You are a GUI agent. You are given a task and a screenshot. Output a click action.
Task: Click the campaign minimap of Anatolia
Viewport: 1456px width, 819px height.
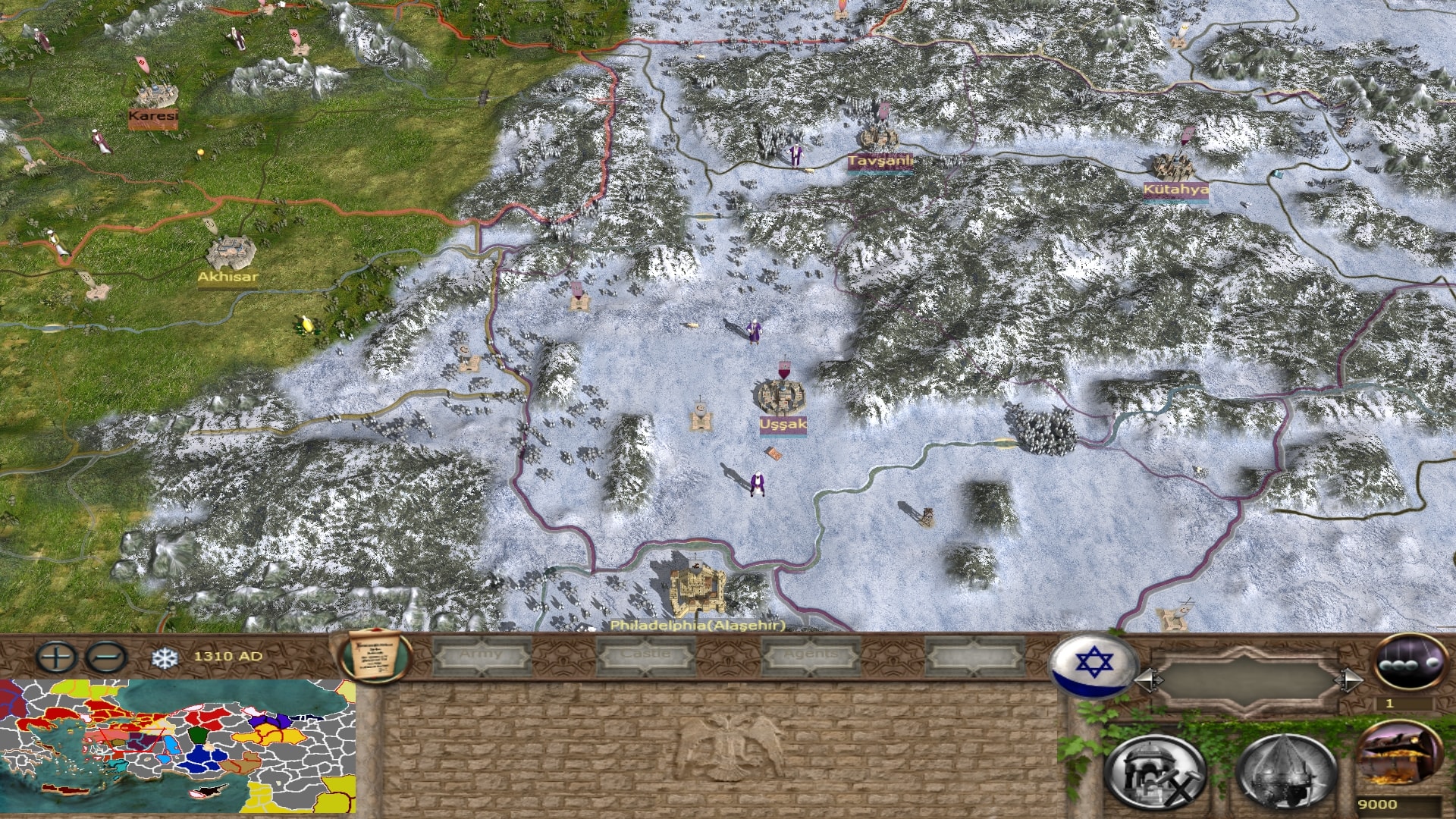coord(178,746)
